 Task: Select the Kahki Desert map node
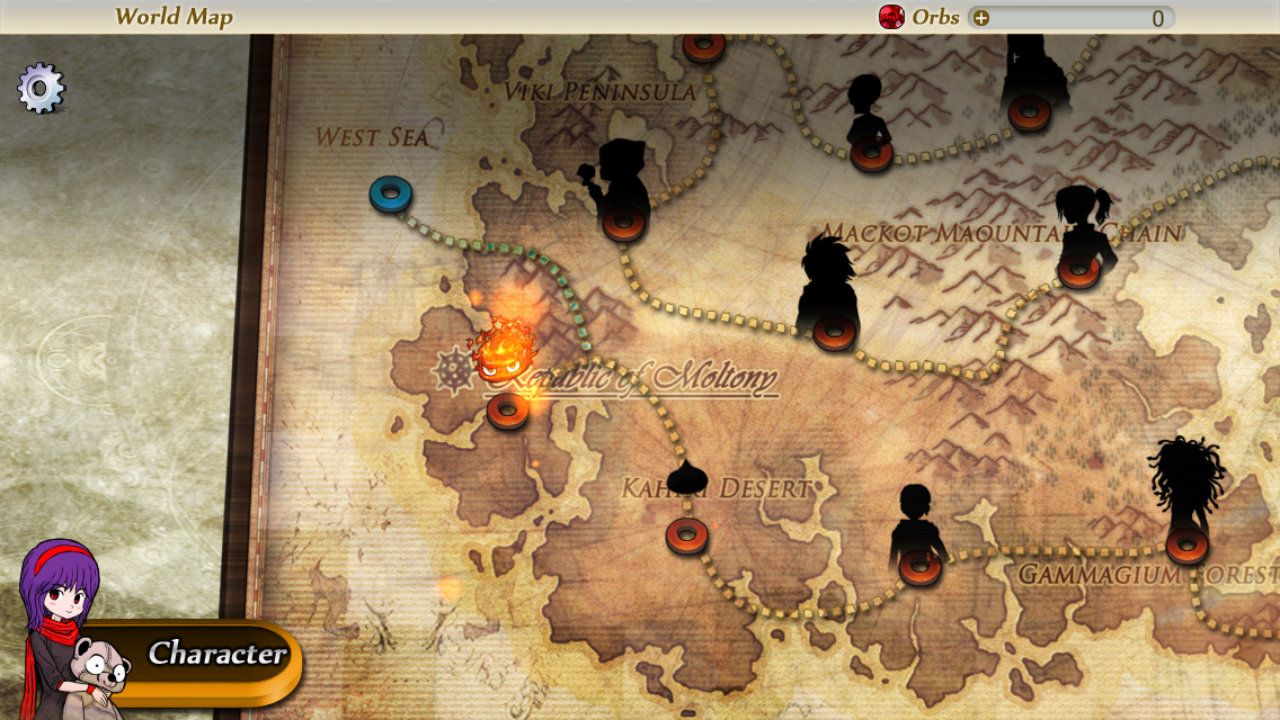pos(687,535)
